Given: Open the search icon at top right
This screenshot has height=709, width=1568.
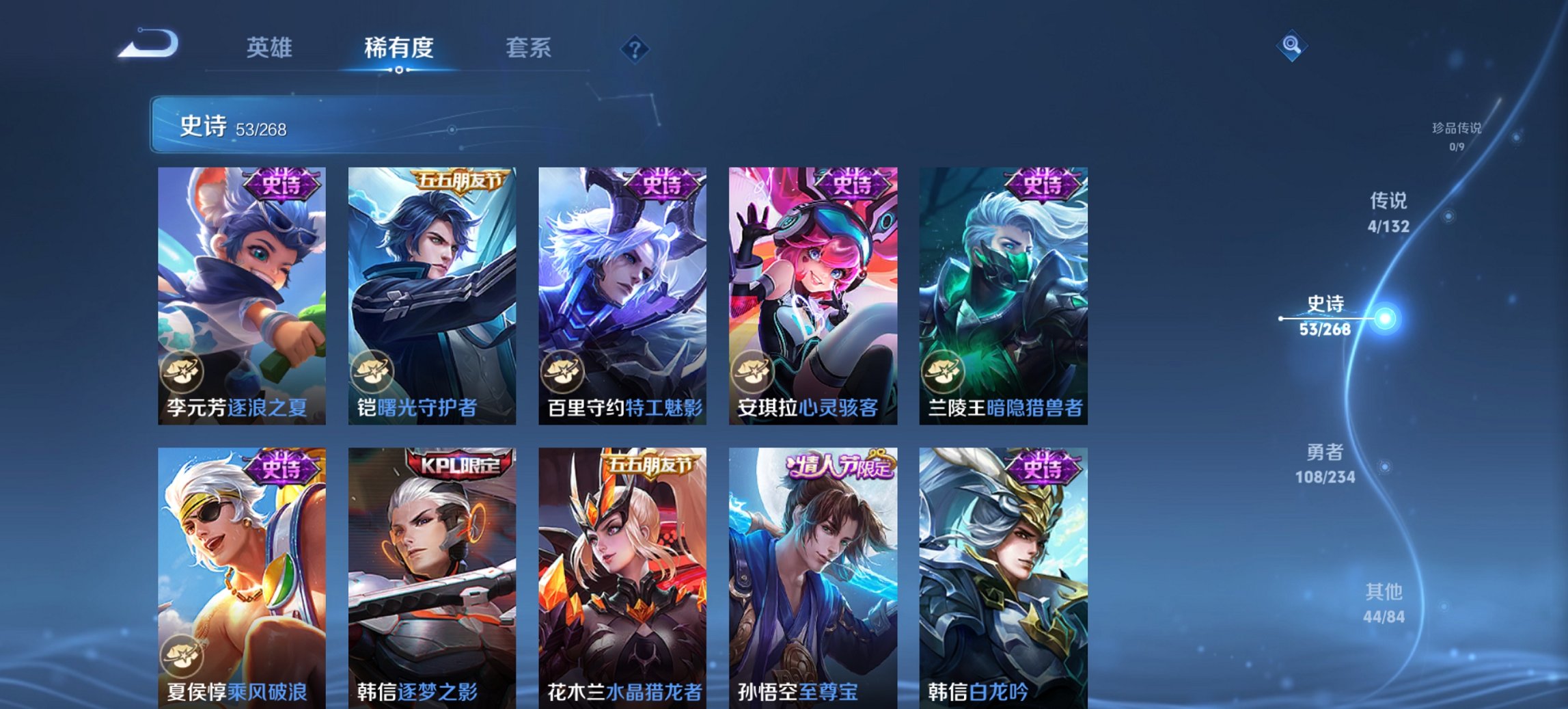Looking at the screenshot, I should click(x=1292, y=46).
